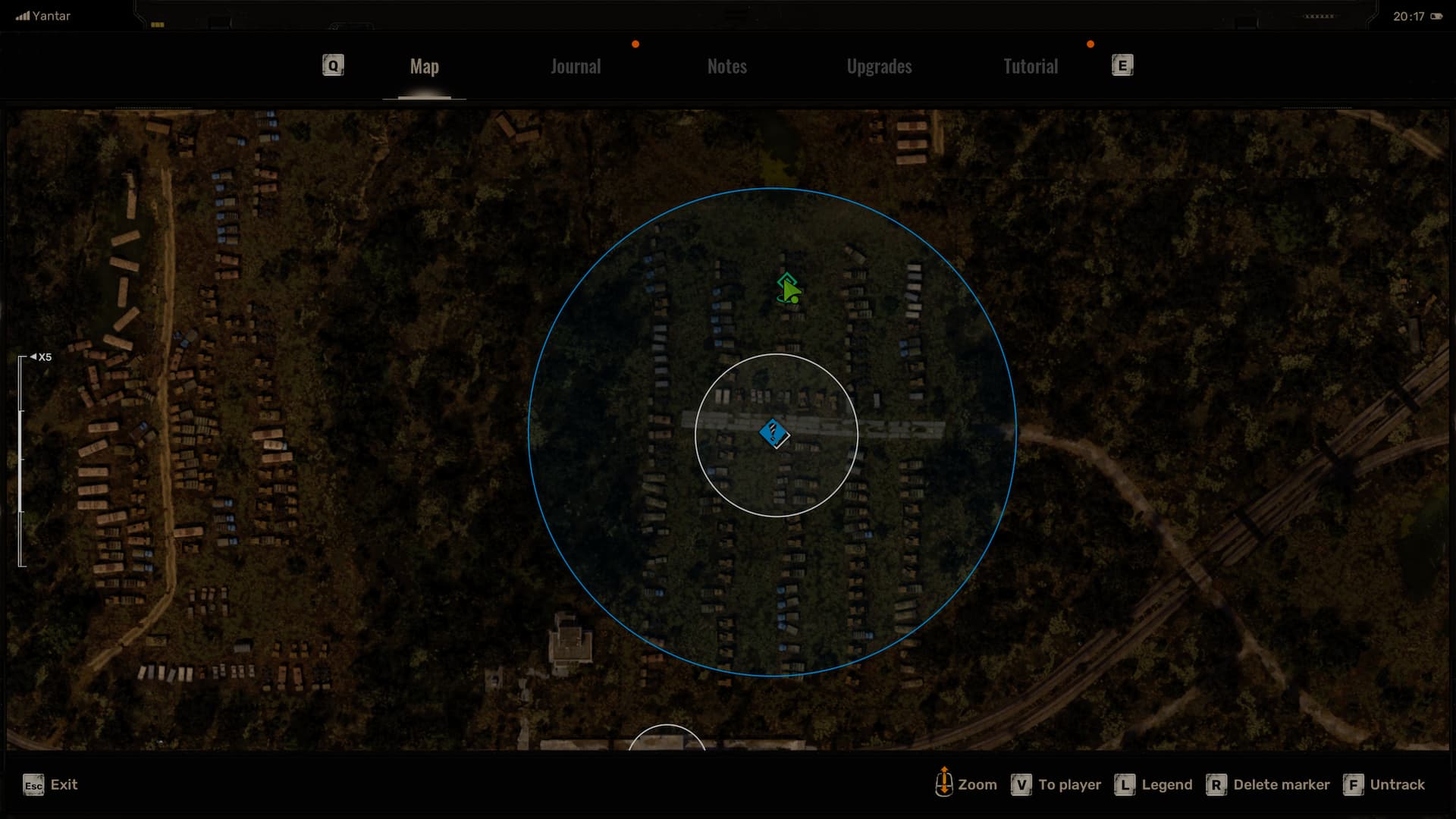This screenshot has height=819, width=1456.
Task: Choose Delete marker option
Action: point(1268,785)
